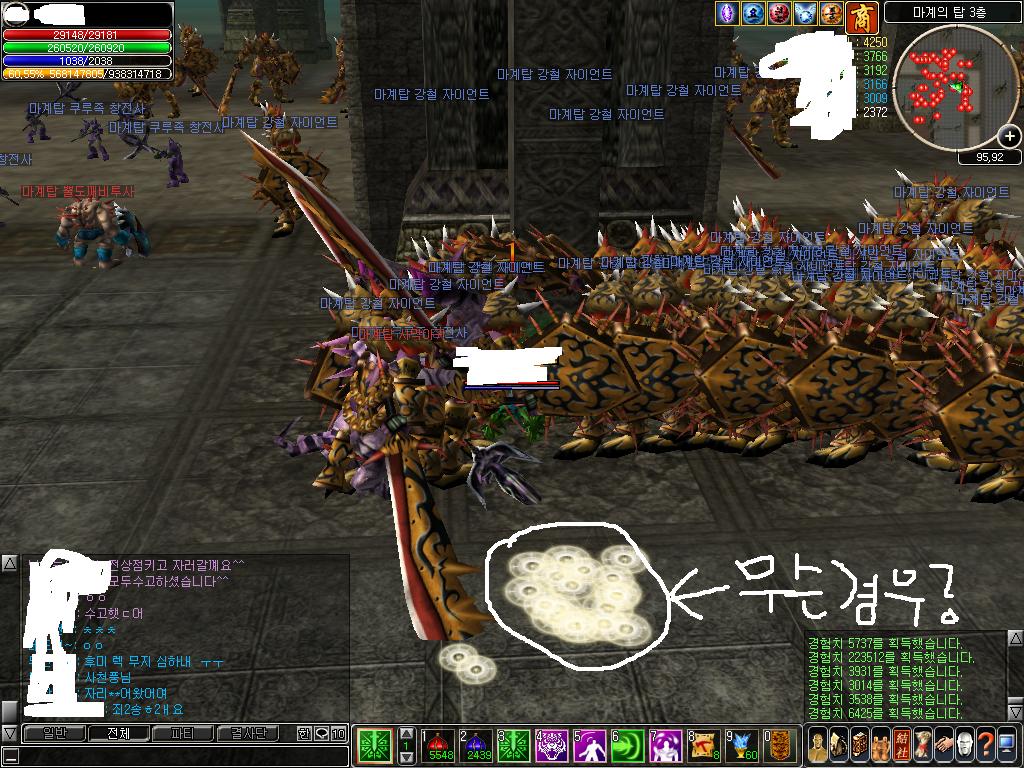Open the monitor system menu icon

pos(1006,745)
